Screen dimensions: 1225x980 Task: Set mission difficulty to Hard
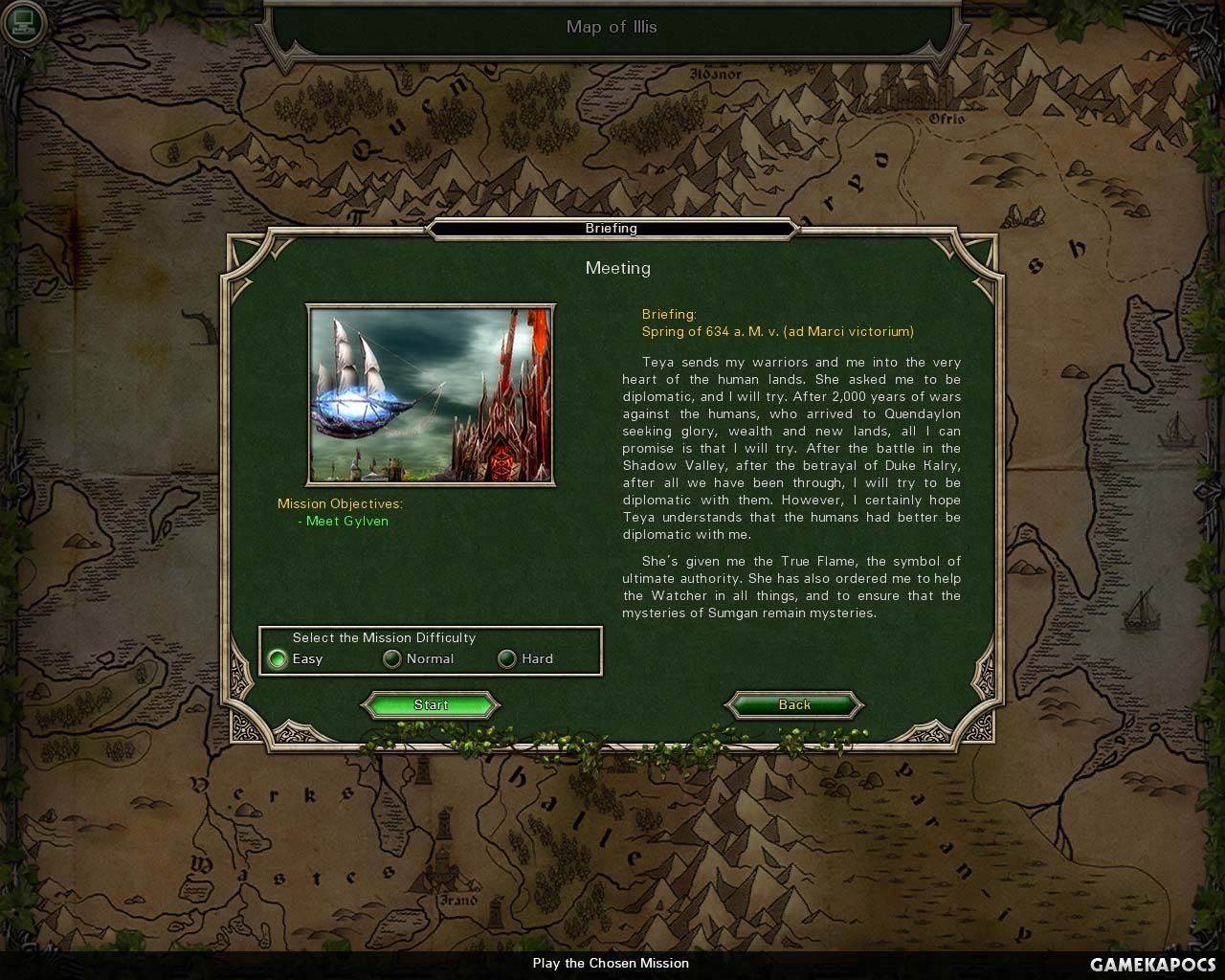point(507,658)
